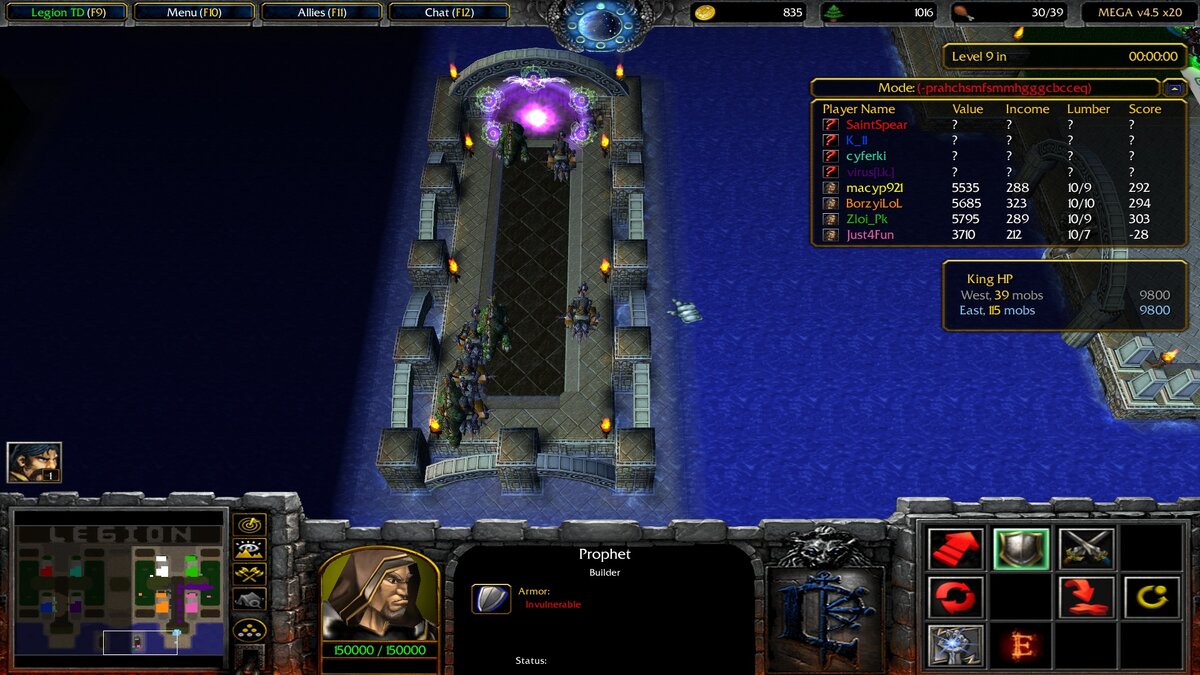Cast the glowing fist ability

tap(956, 645)
